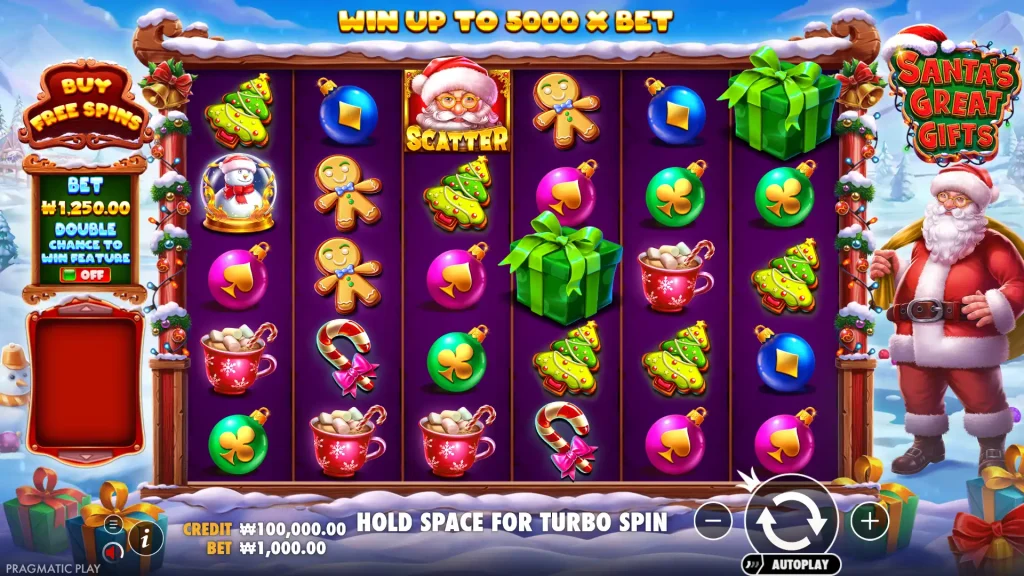Open the Autoplay options

click(x=791, y=565)
